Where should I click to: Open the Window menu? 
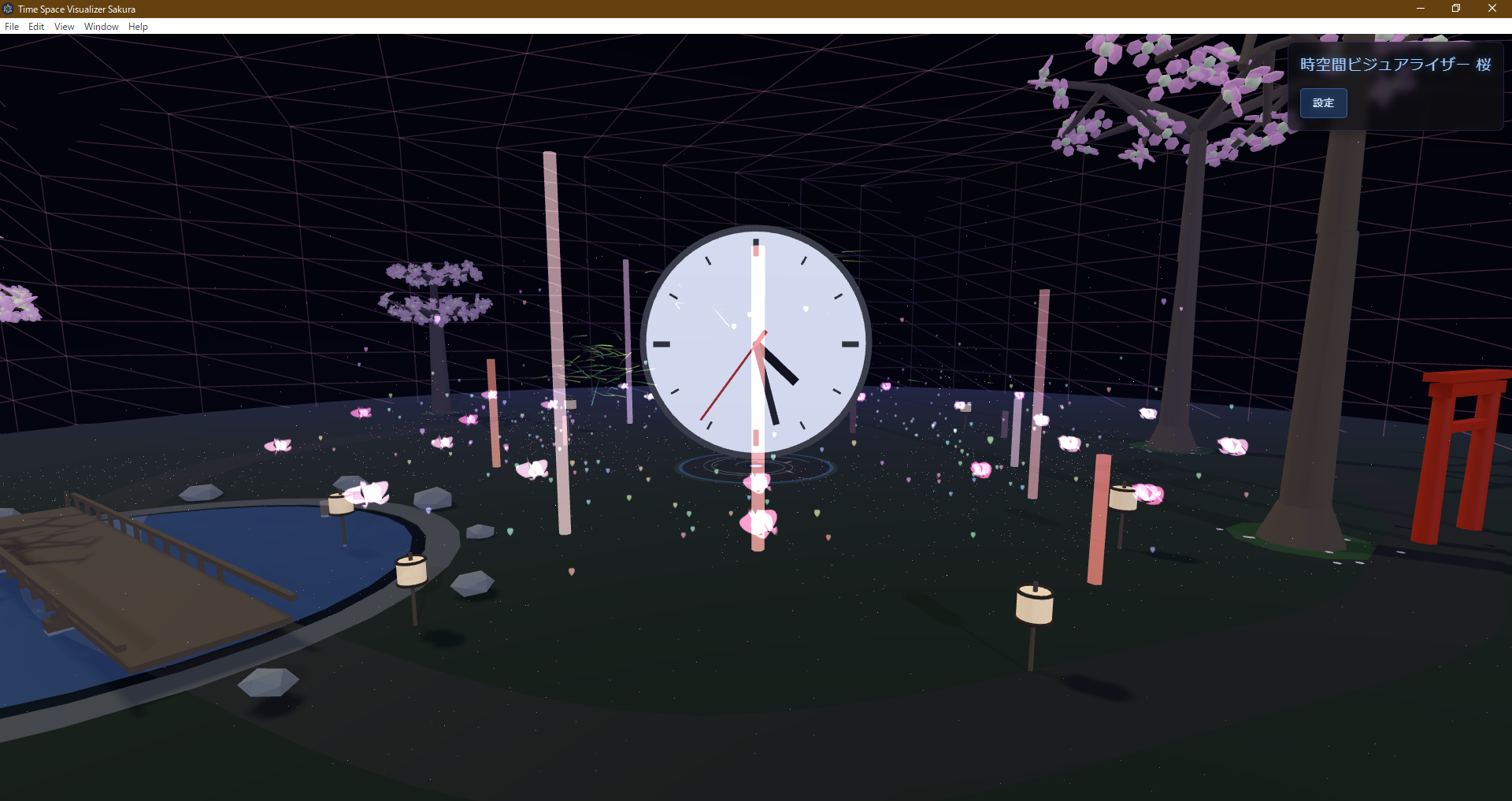pyautogui.click(x=101, y=26)
